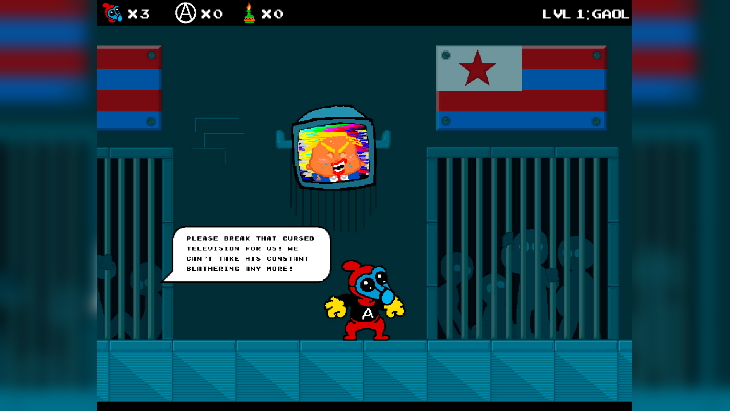Viewport: 730px width, 411px height.
Task: Select the anarchy symbol collectible icon
Action: tap(185, 13)
